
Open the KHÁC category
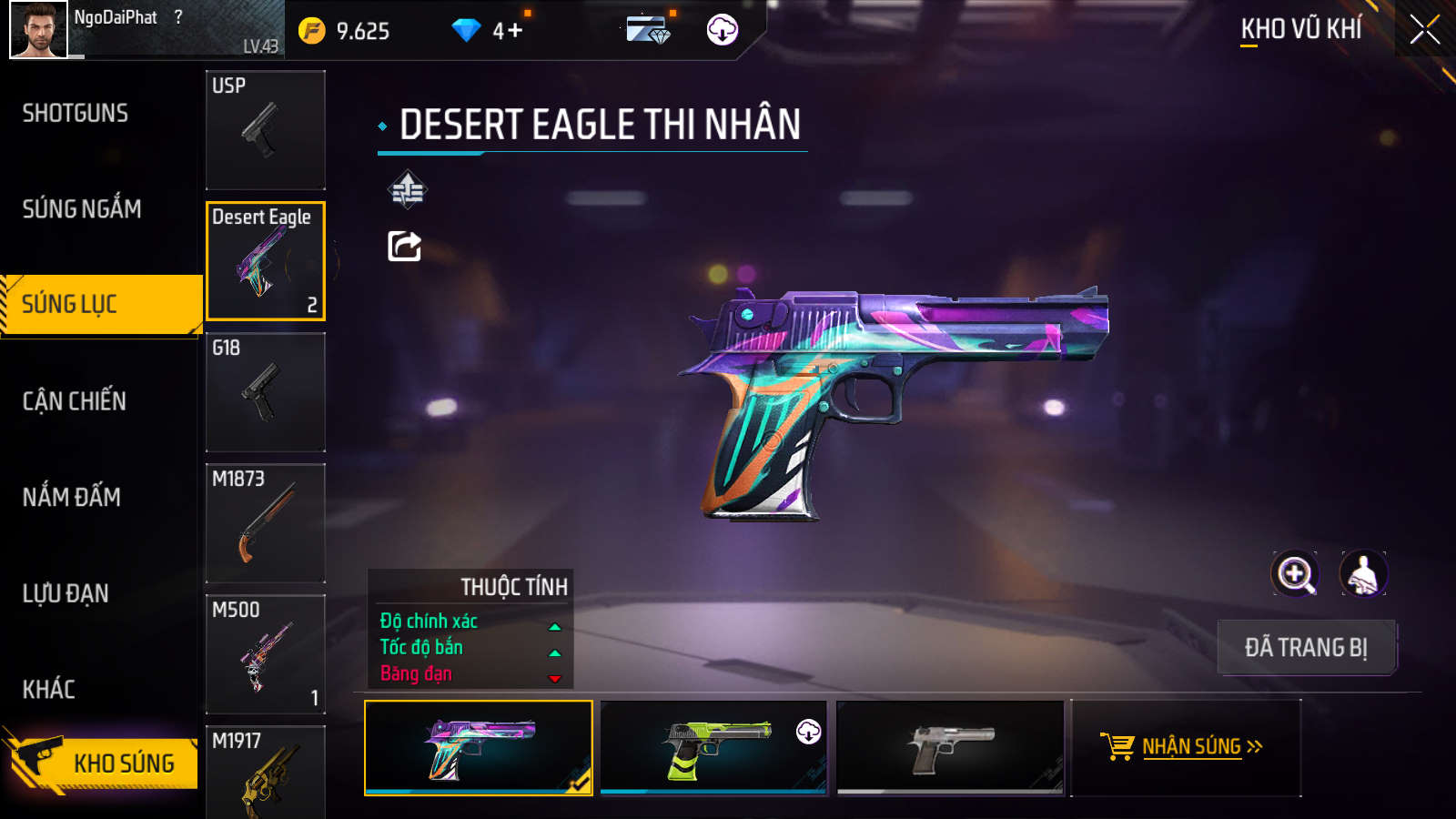pos(49,689)
